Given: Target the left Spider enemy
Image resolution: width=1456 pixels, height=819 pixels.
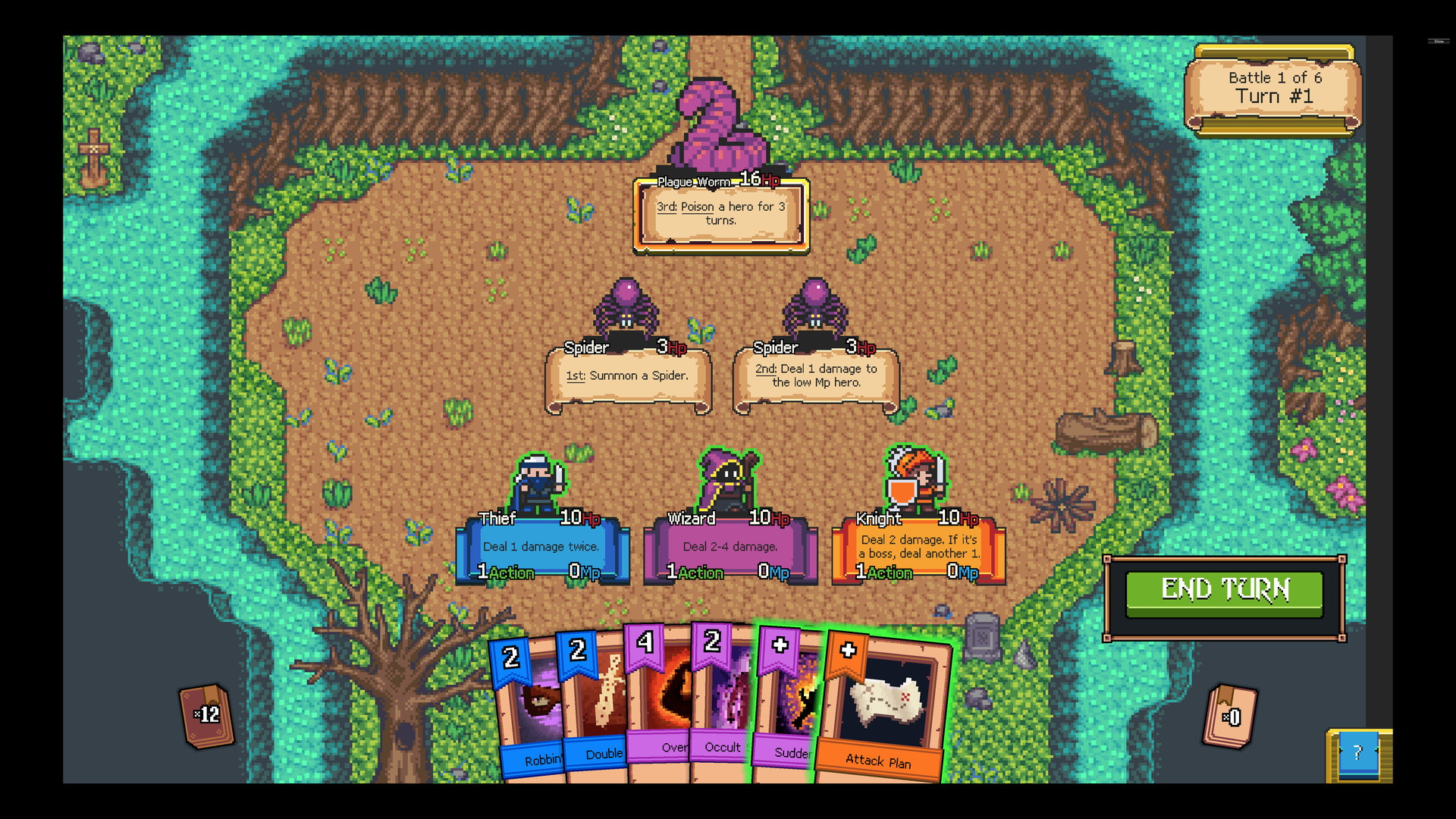Looking at the screenshot, I should (x=626, y=307).
